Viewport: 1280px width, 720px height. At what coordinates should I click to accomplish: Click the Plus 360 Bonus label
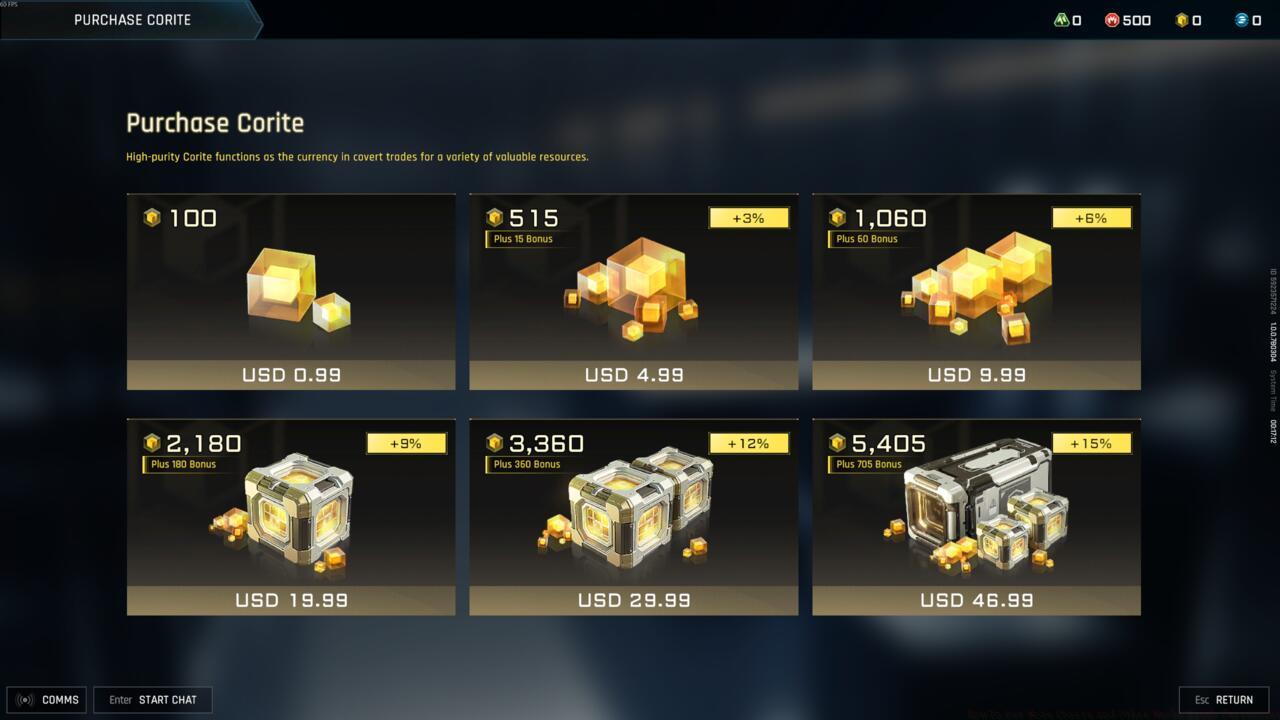(x=524, y=464)
